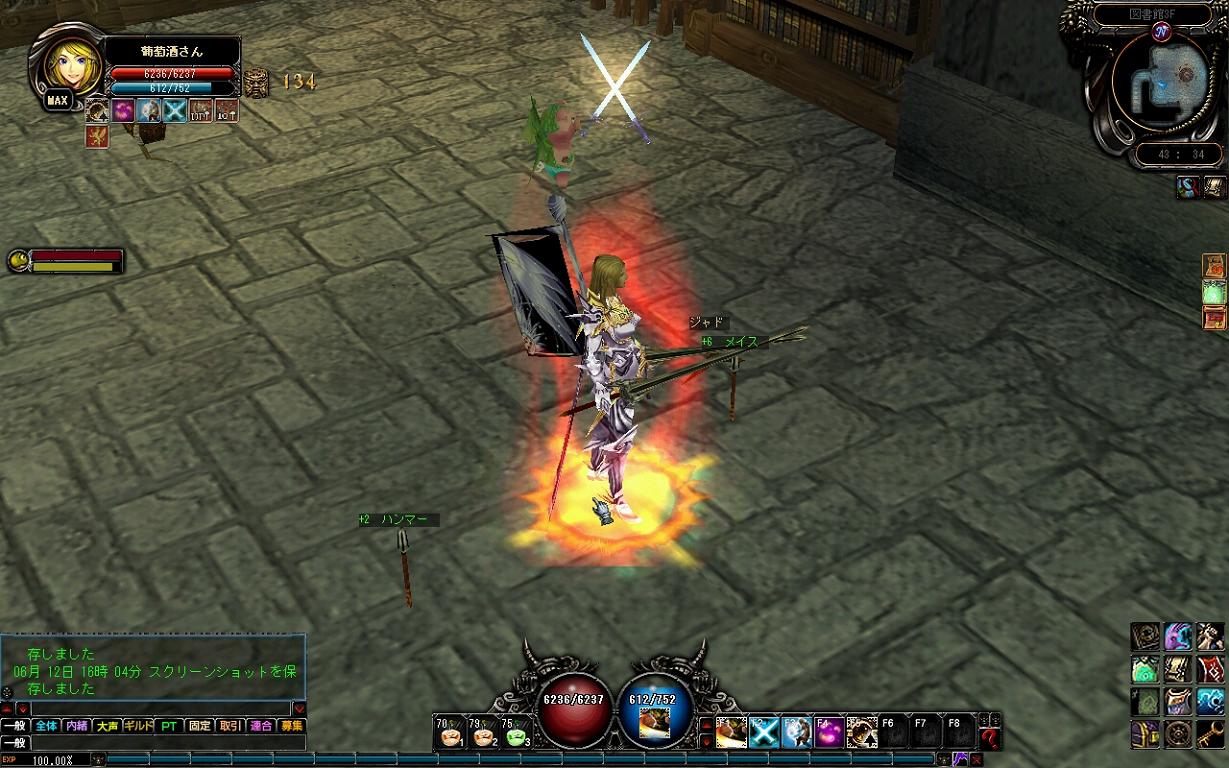
Task: Toggle the 固定 chat lock button
Action: 200,726
